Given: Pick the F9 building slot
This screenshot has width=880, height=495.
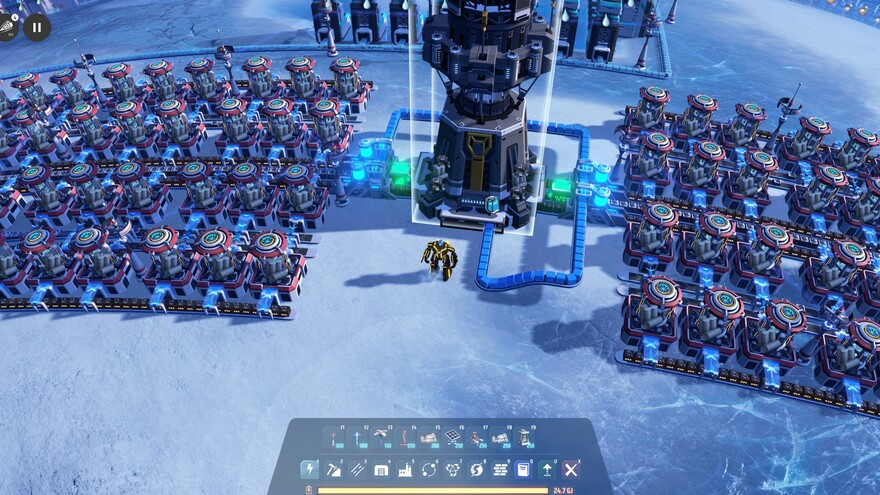Looking at the screenshot, I should click(x=524, y=438).
